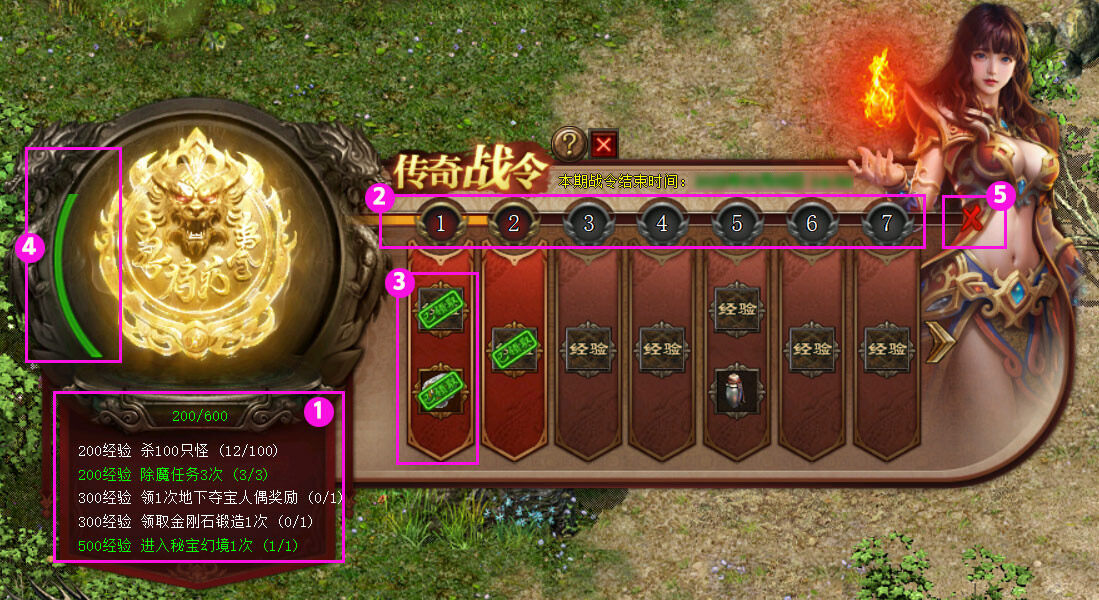Open the battle pass help question mark
Viewport: 1099px width, 600px height.
click(568, 144)
